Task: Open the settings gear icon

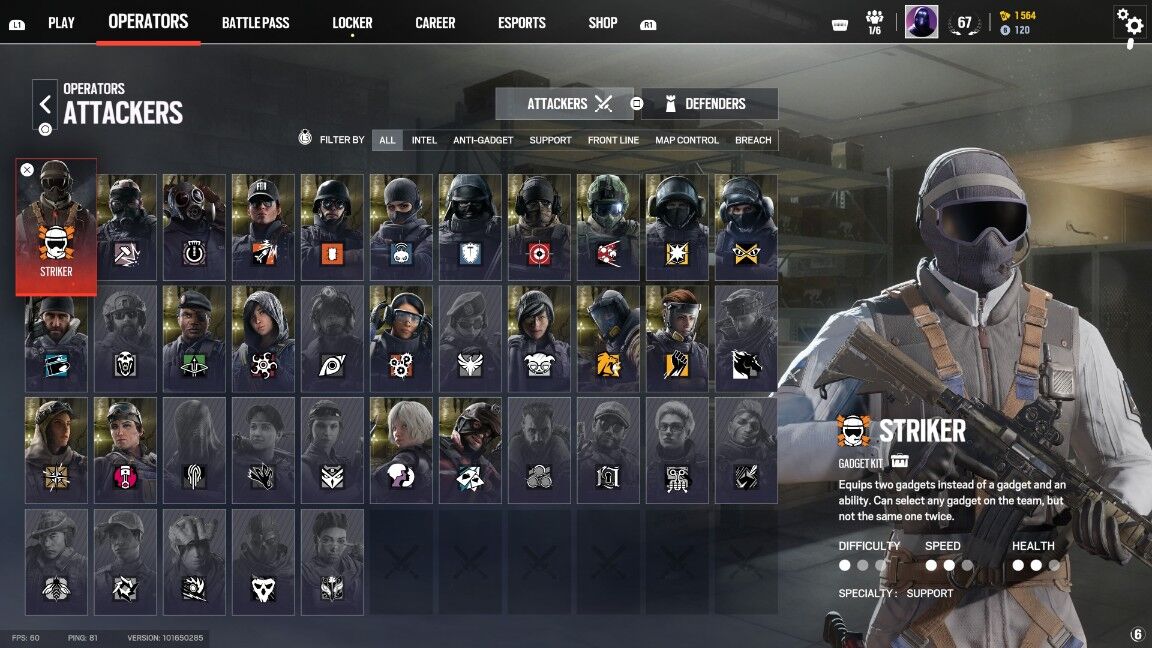Action: pos(1129,22)
